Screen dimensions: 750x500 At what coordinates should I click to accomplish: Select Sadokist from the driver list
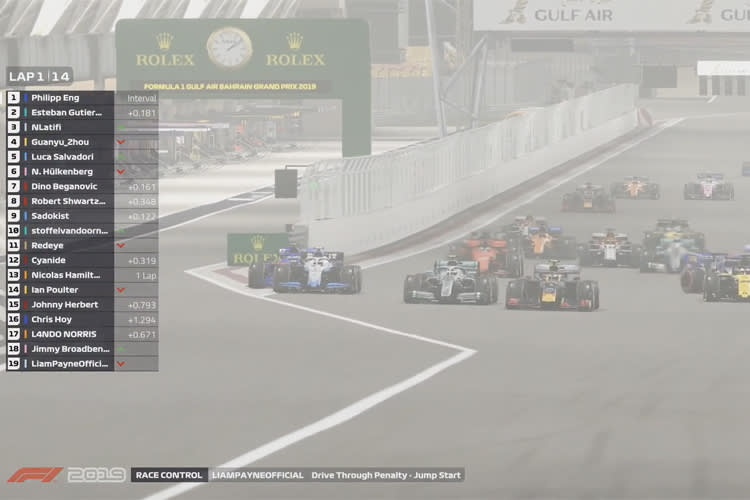[x=80, y=216]
